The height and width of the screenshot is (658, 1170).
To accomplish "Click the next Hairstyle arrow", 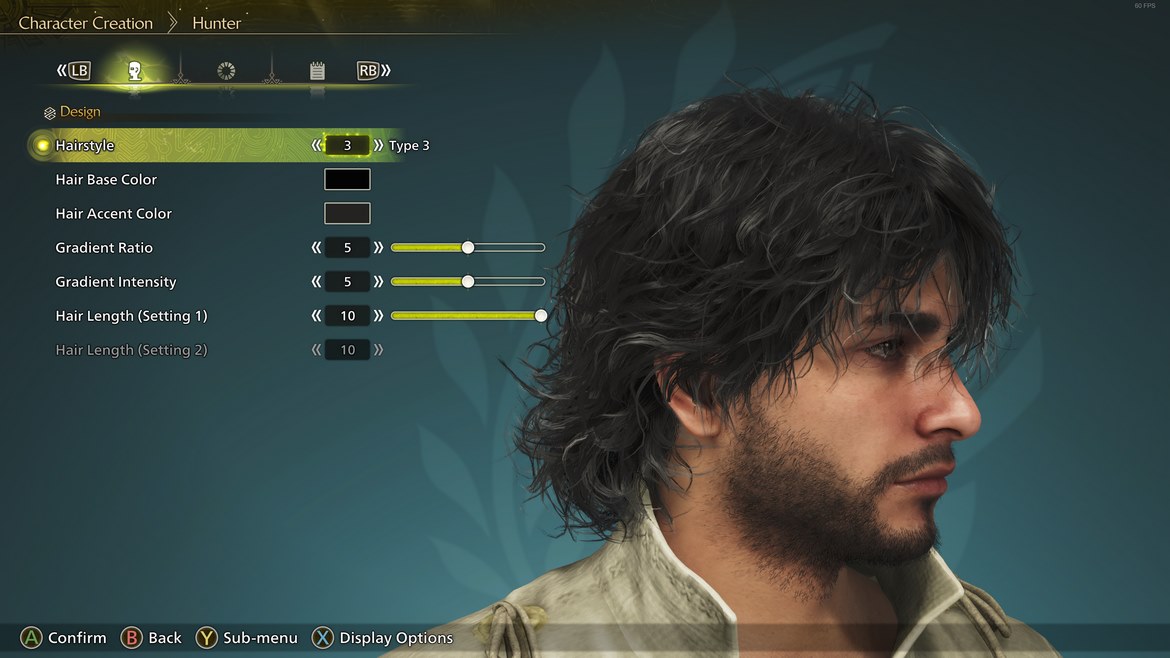I will [x=378, y=146].
